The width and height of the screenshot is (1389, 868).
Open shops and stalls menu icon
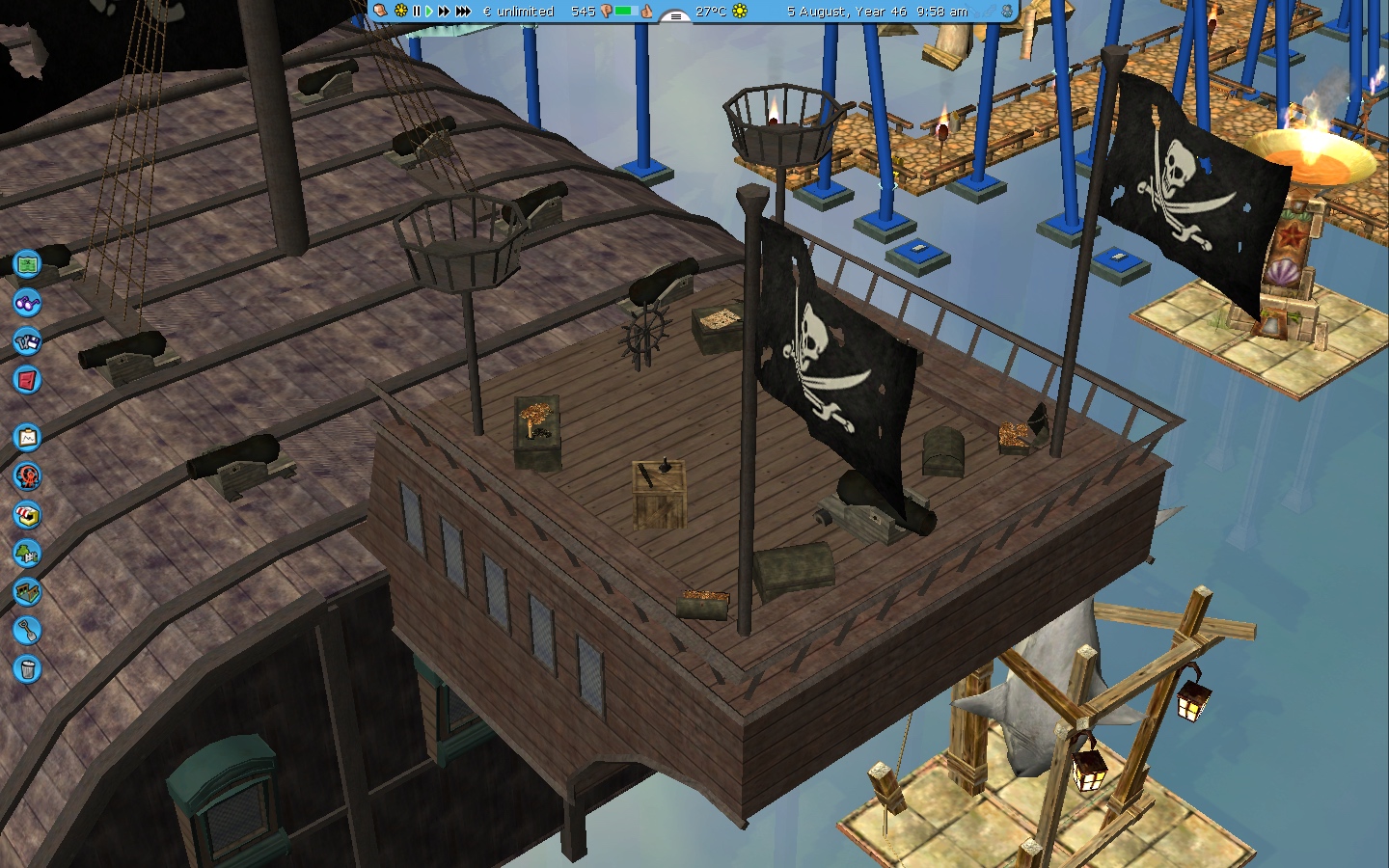pos(27,515)
